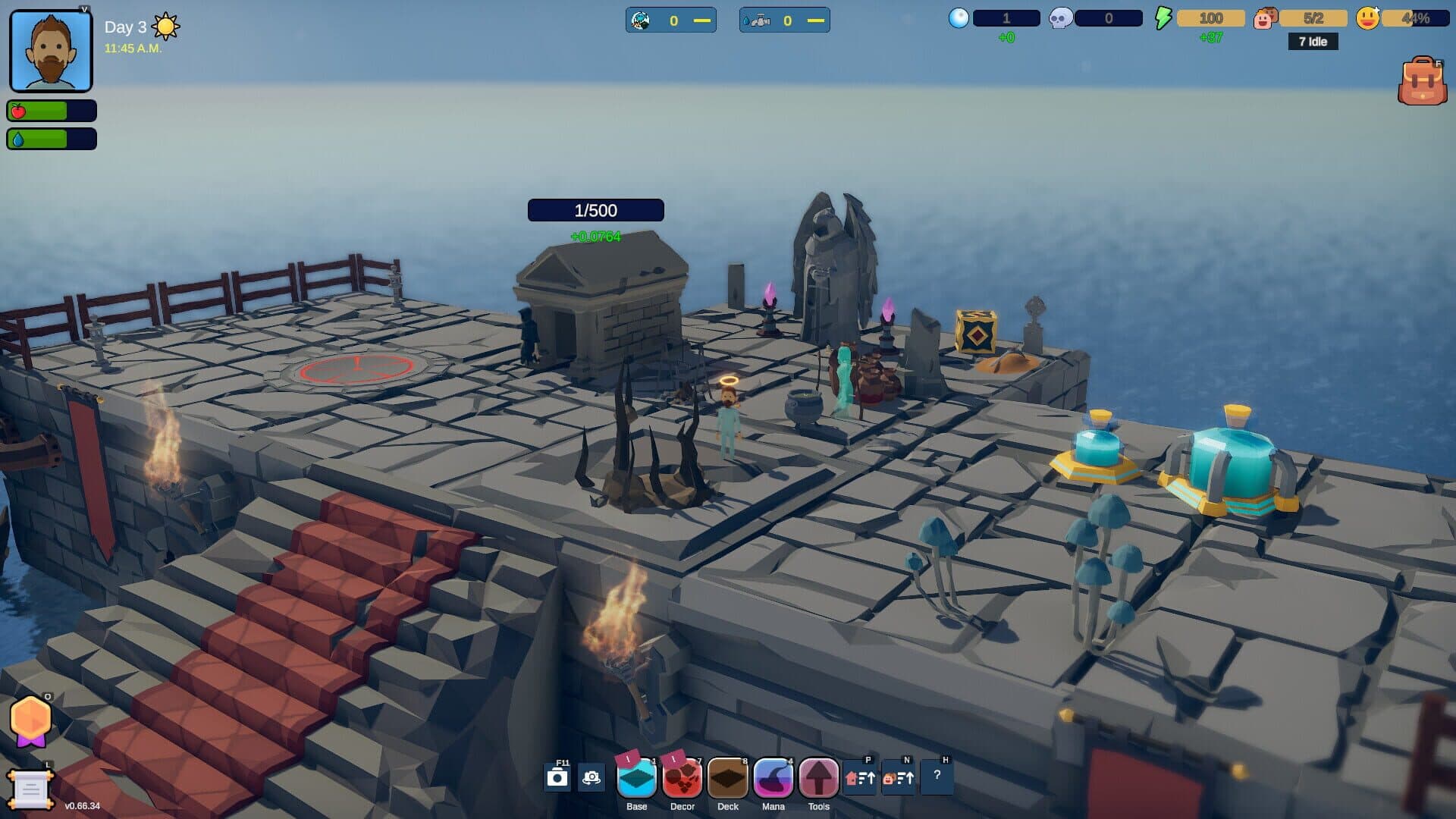Open the question mark help button
Viewport: 1456px width, 819px height.
937,777
